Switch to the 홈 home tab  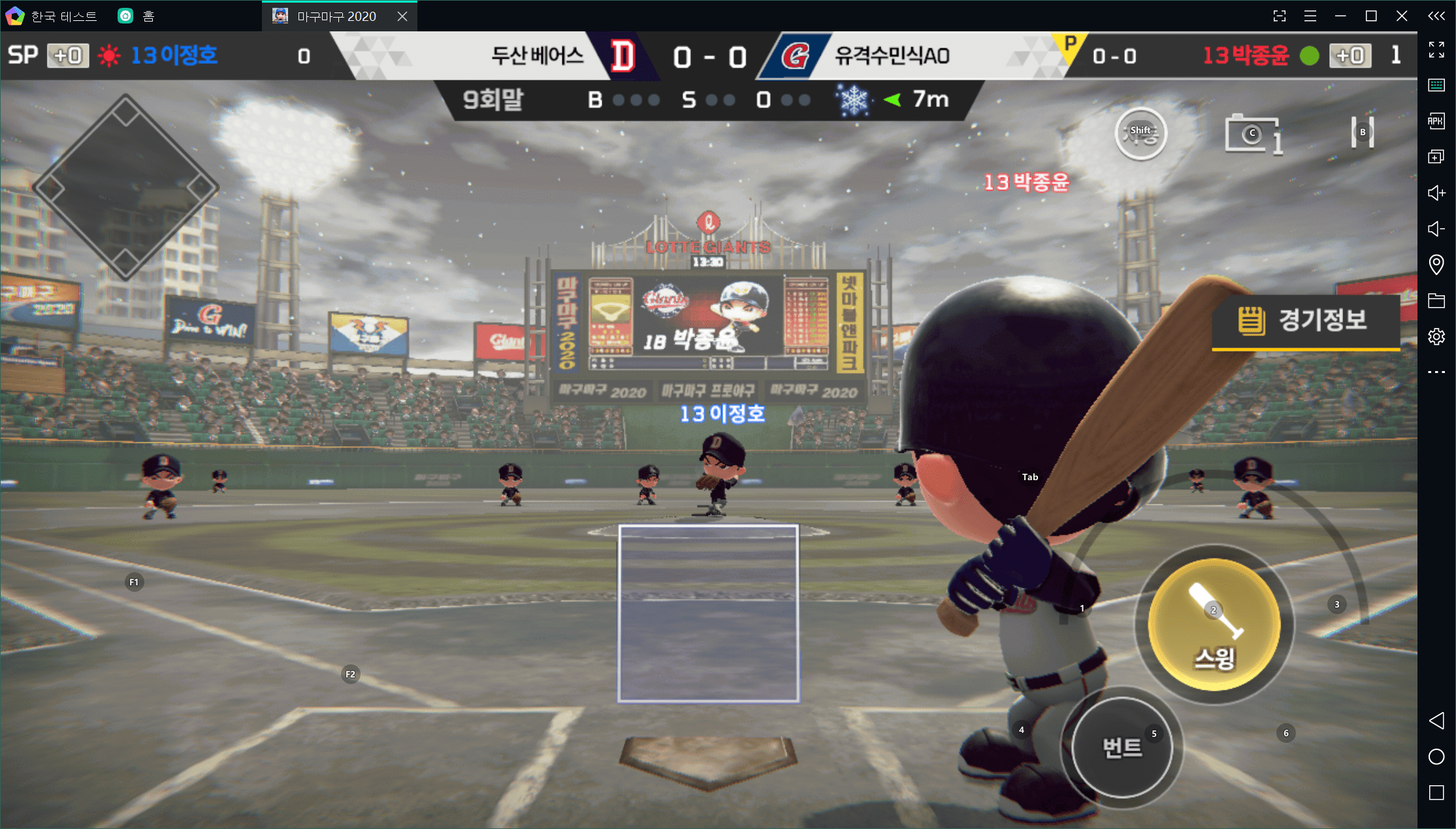click(x=137, y=16)
